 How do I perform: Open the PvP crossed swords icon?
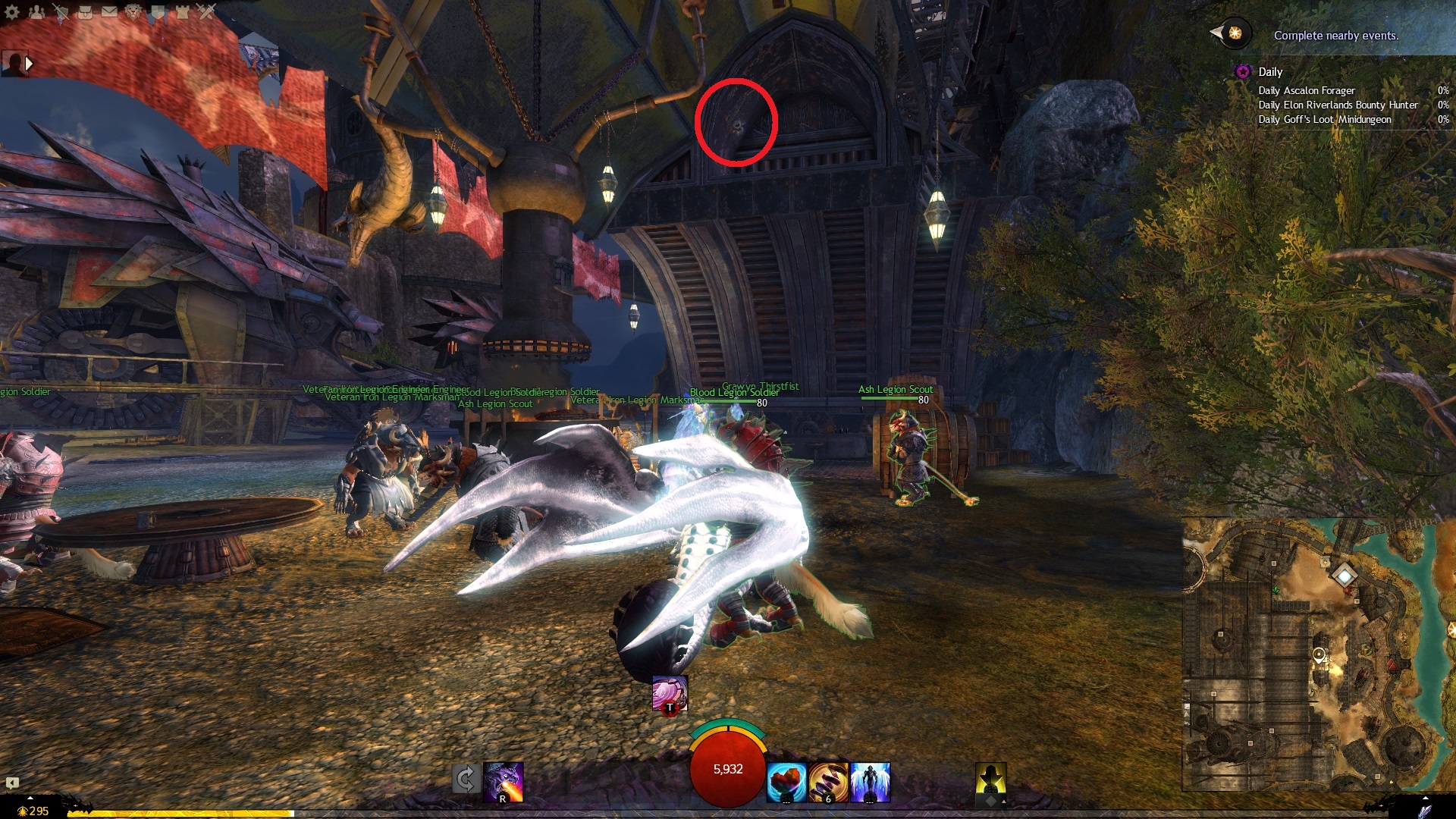pos(206,11)
